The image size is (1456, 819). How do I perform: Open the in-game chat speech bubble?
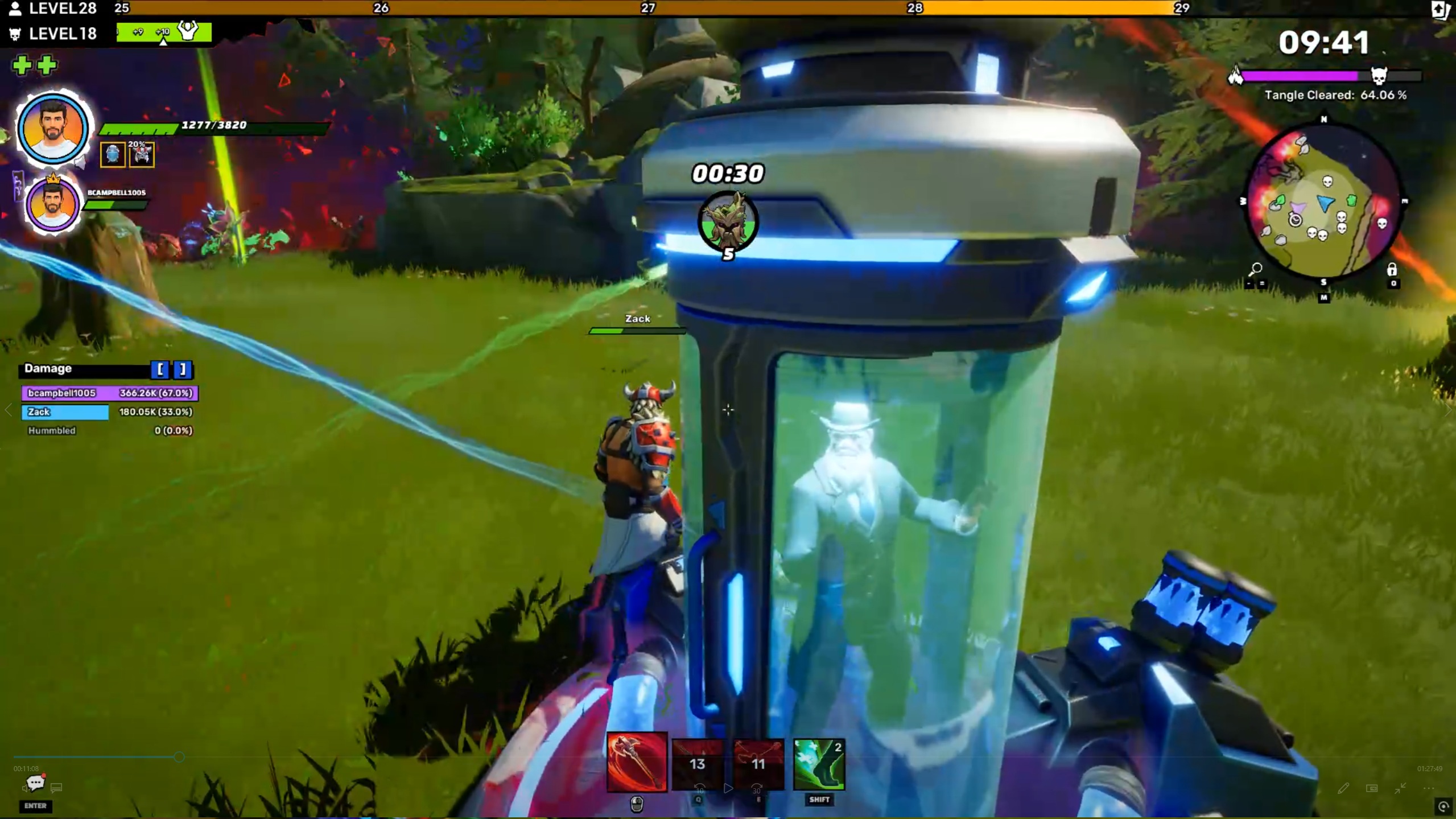pos(35,784)
